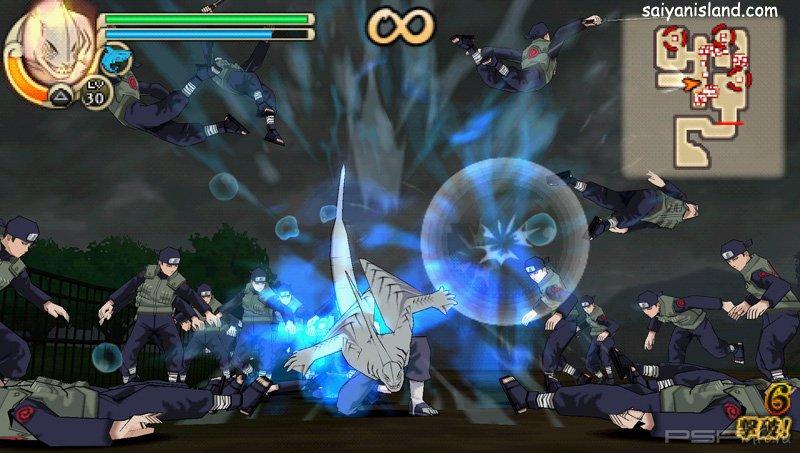Click the orange player arrow on the minimap
The height and width of the screenshot is (453, 800).
click(690, 85)
